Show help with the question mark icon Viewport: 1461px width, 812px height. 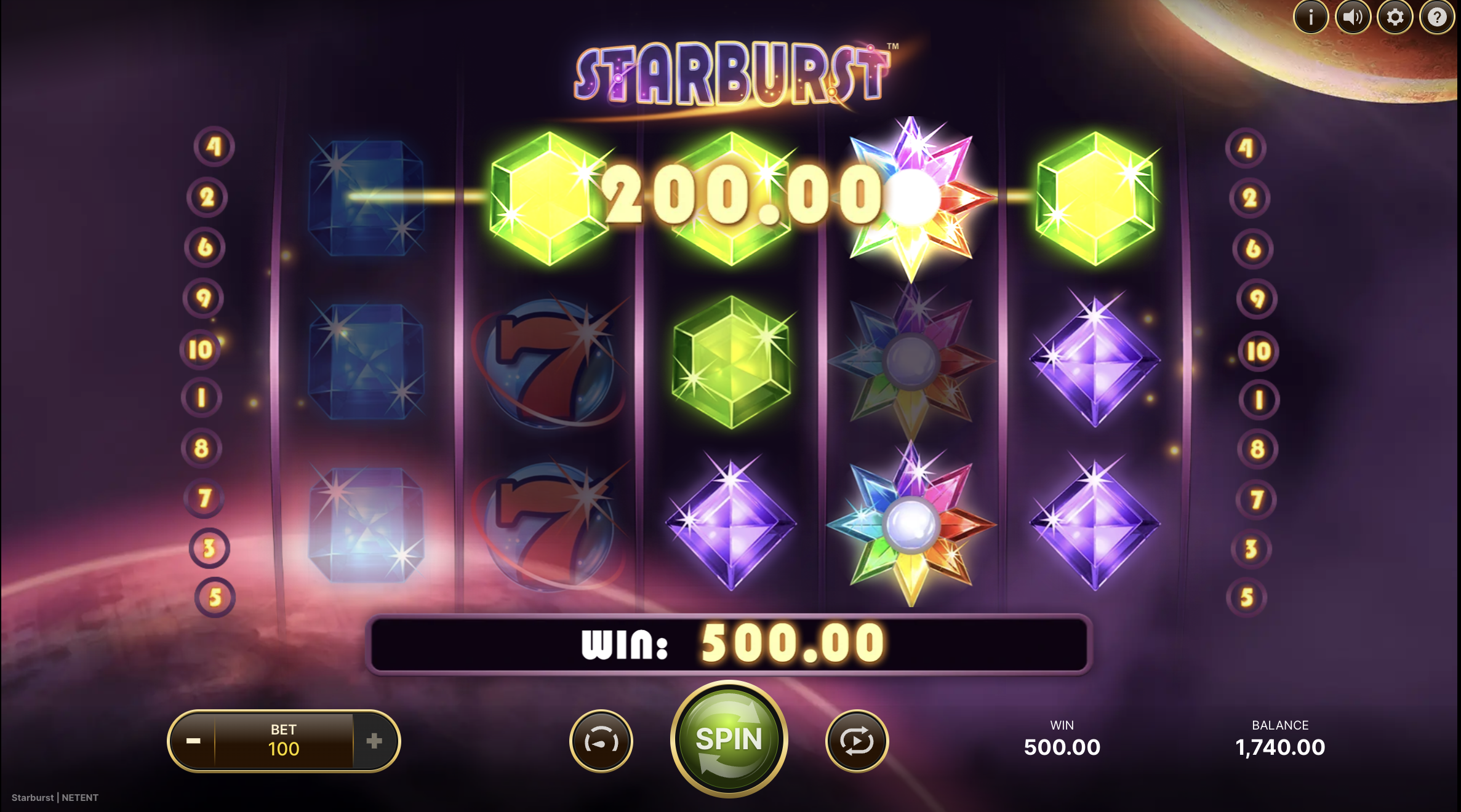pyautogui.click(x=1437, y=17)
